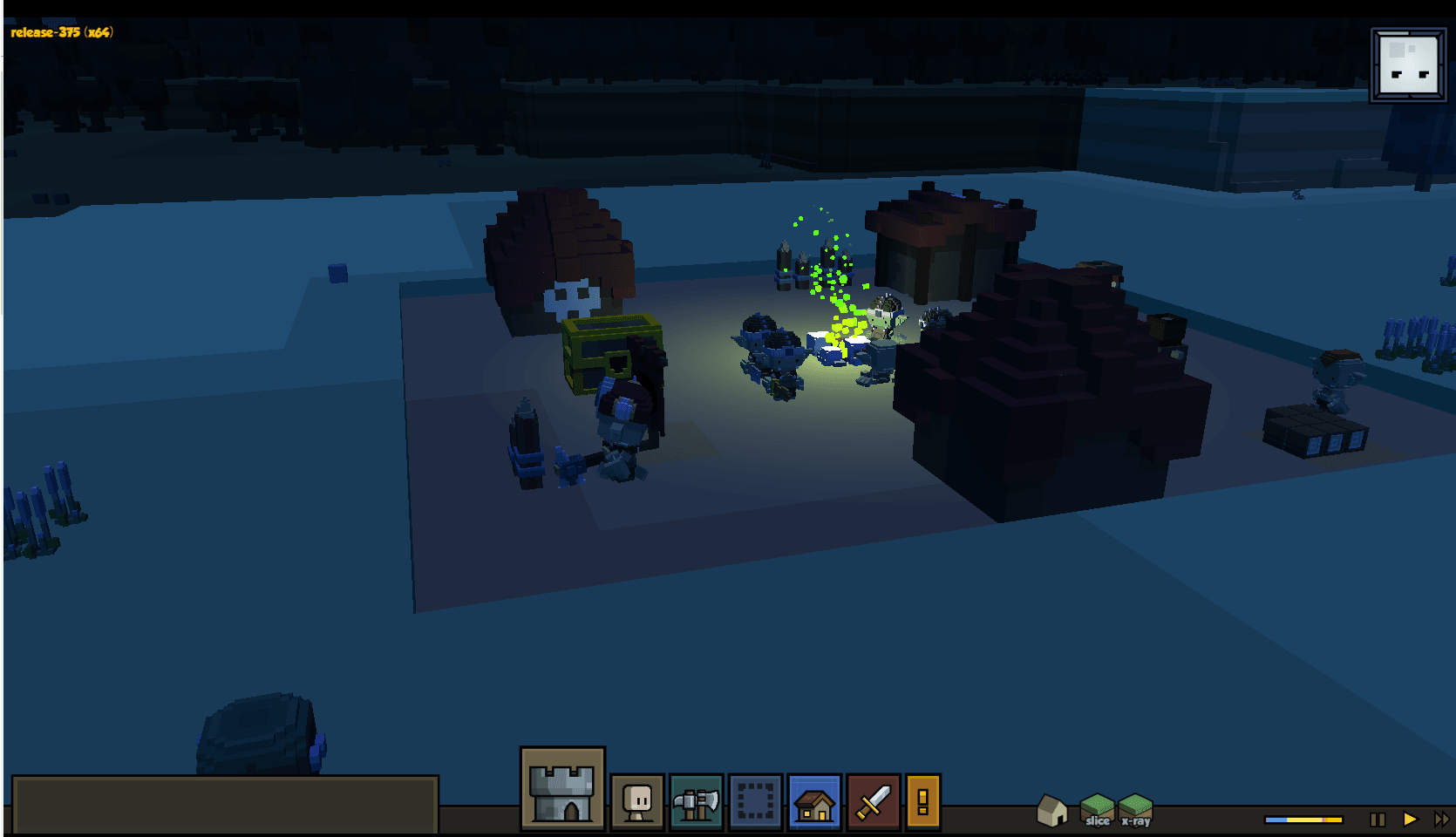The height and width of the screenshot is (837, 1456).
Task: Set game speed to normal play
Action: coord(1410,820)
